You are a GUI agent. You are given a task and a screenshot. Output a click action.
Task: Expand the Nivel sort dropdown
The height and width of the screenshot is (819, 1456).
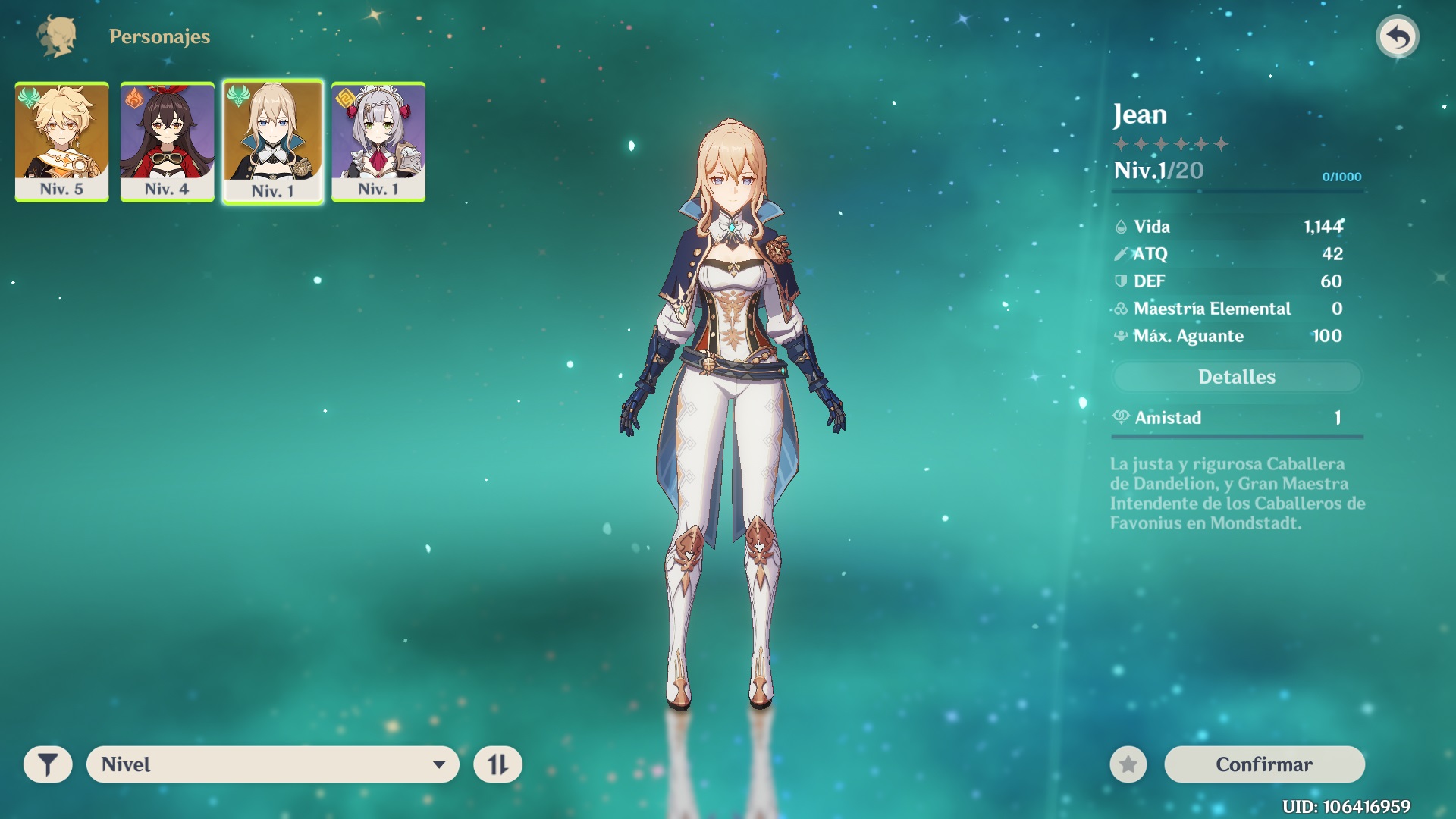tap(273, 764)
